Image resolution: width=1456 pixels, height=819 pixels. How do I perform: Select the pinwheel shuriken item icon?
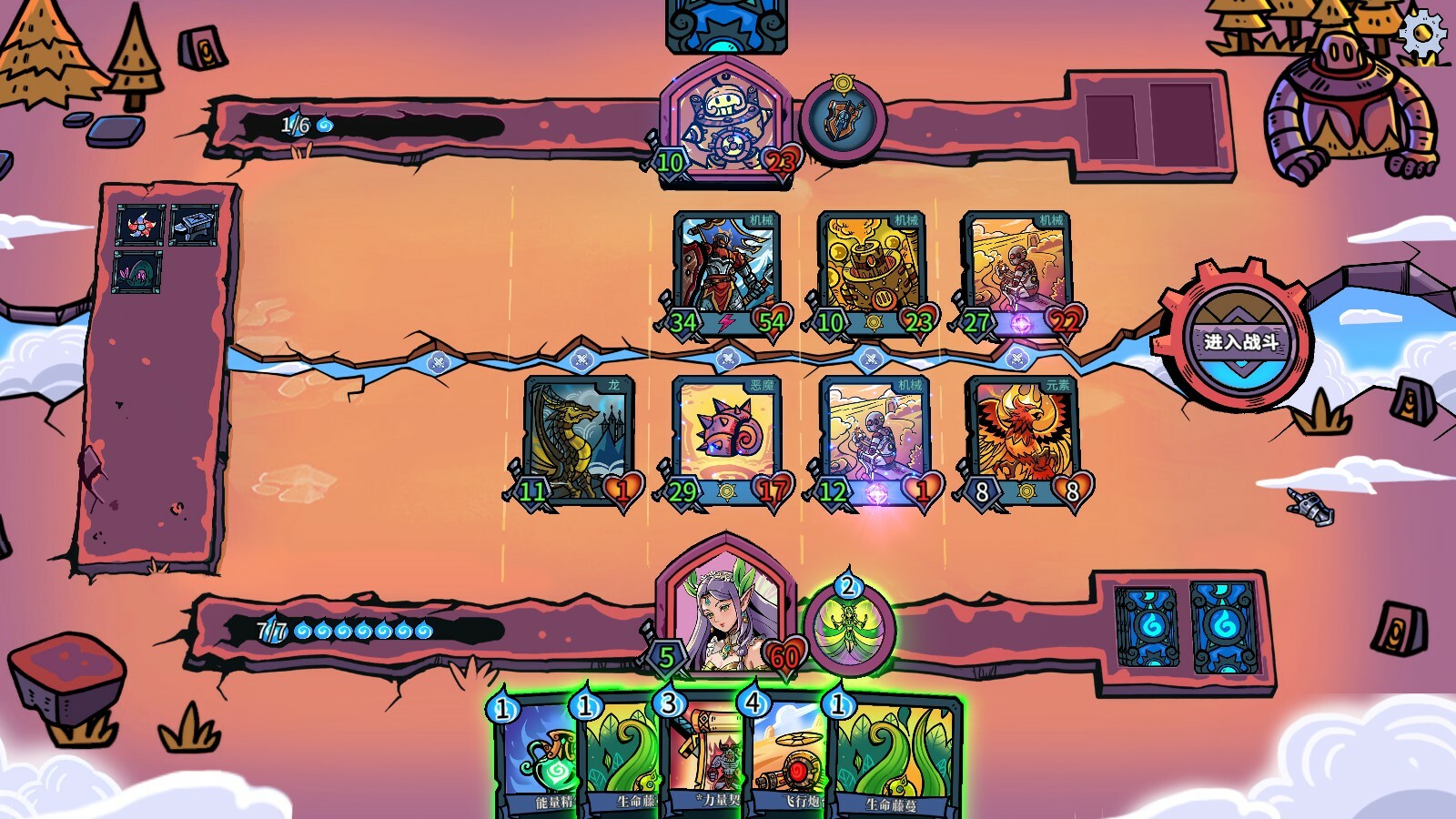tap(140, 225)
